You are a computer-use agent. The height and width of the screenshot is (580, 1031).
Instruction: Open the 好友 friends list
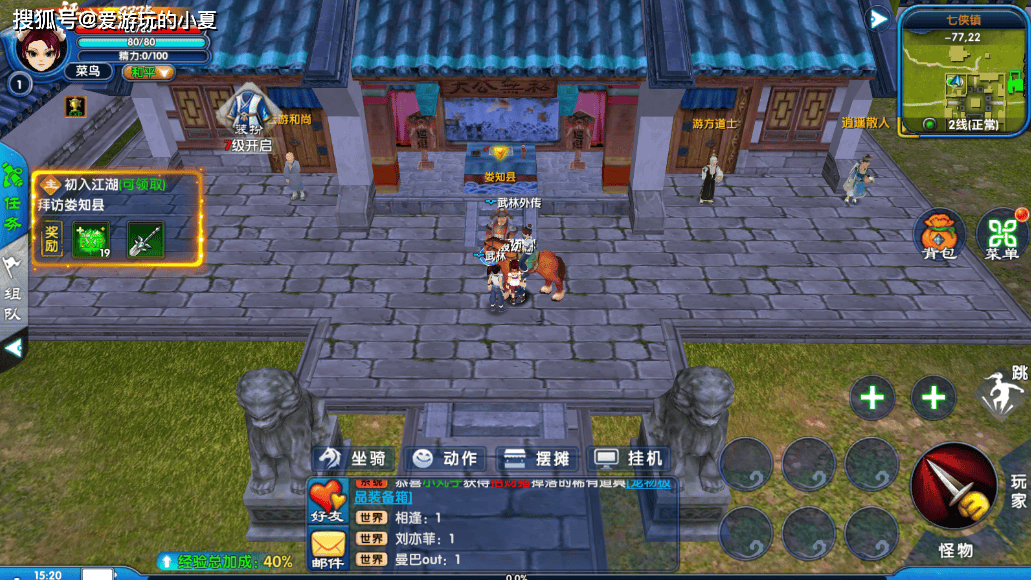click(327, 501)
